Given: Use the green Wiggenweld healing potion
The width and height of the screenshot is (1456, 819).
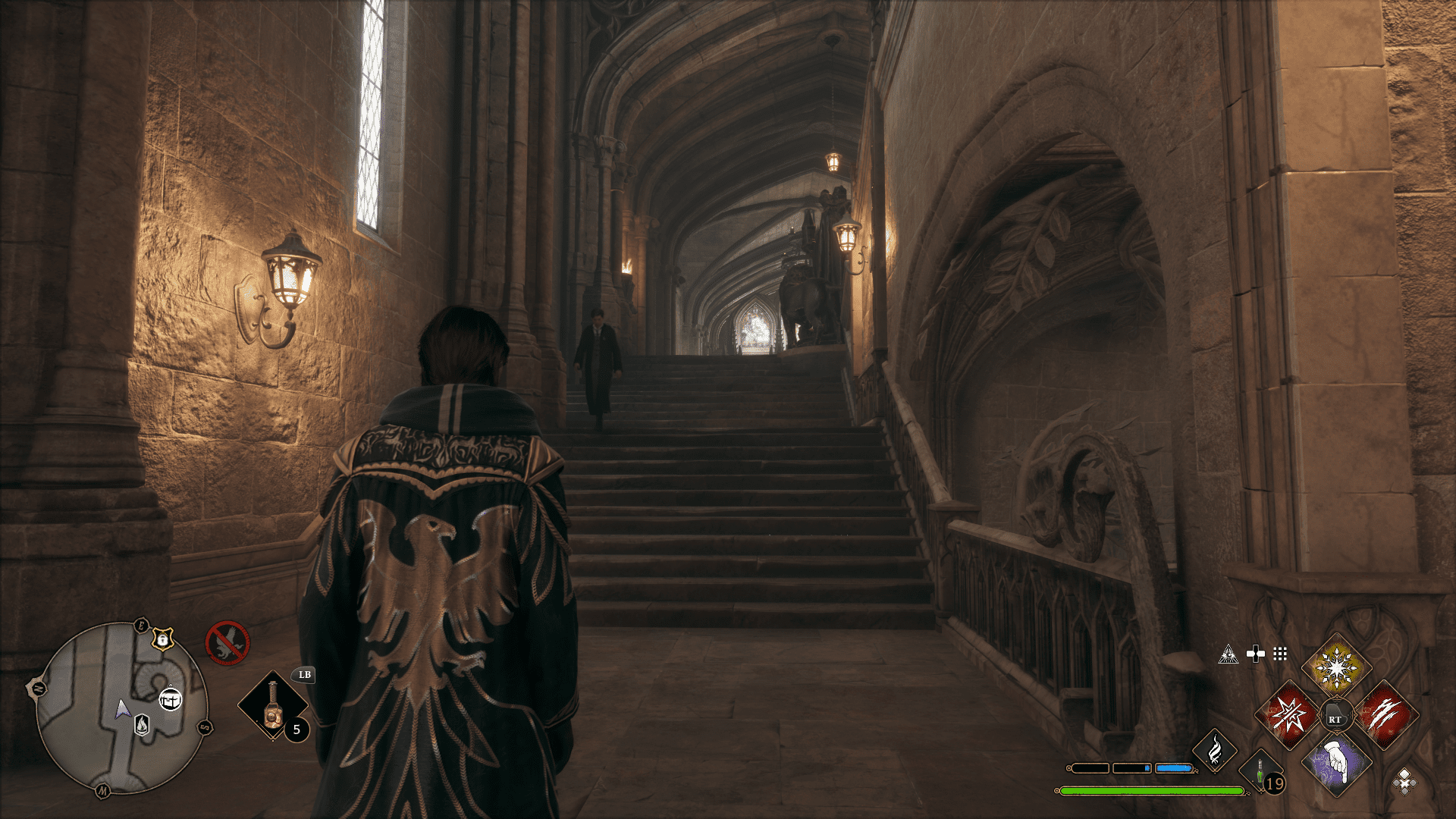Looking at the screenshot, I should [x=1260, y=773].
